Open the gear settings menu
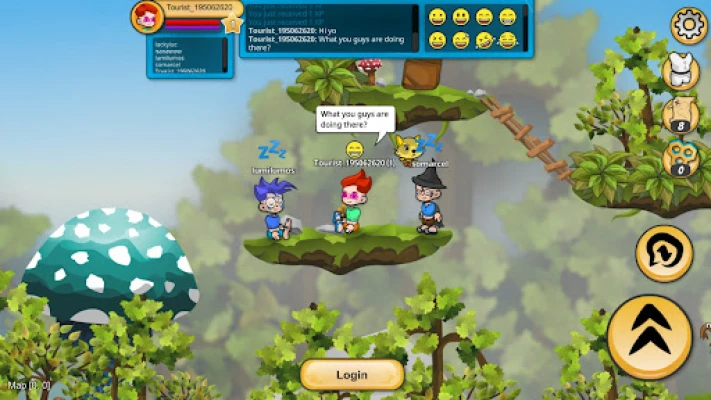Image resolution: width=711 pixels, height=400 pixels. [x=689, y=26]
